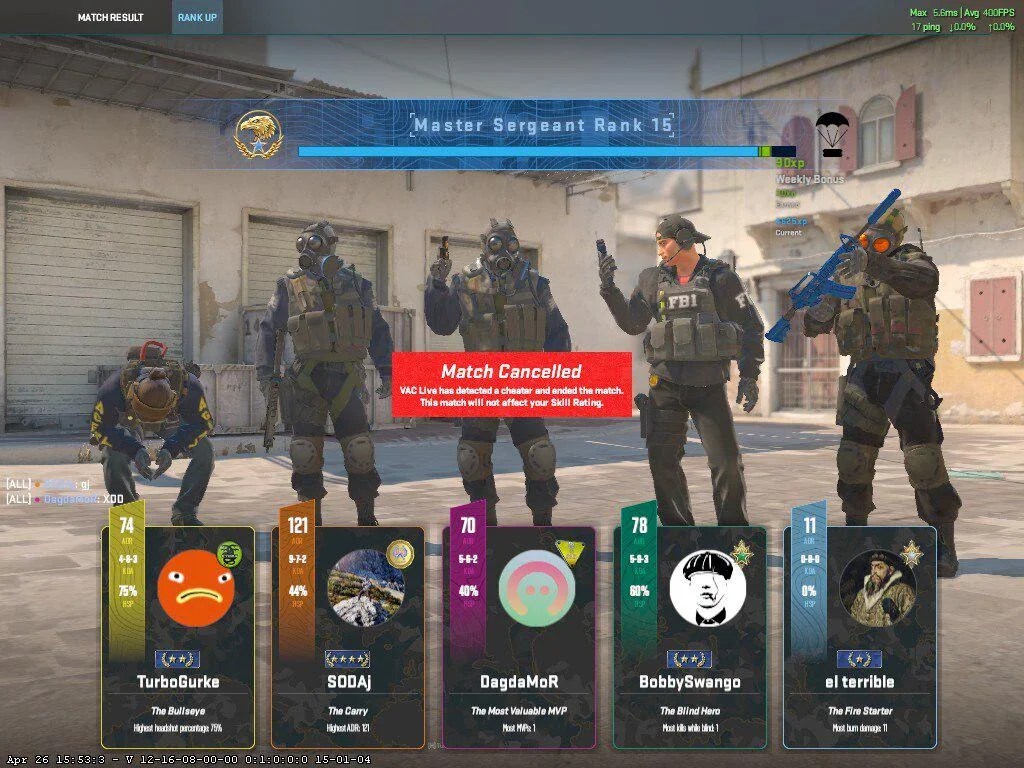The height and width of the screenshot is (768, 1024).
Task: Open the Rank Up tab
Action: click(196, 17)
